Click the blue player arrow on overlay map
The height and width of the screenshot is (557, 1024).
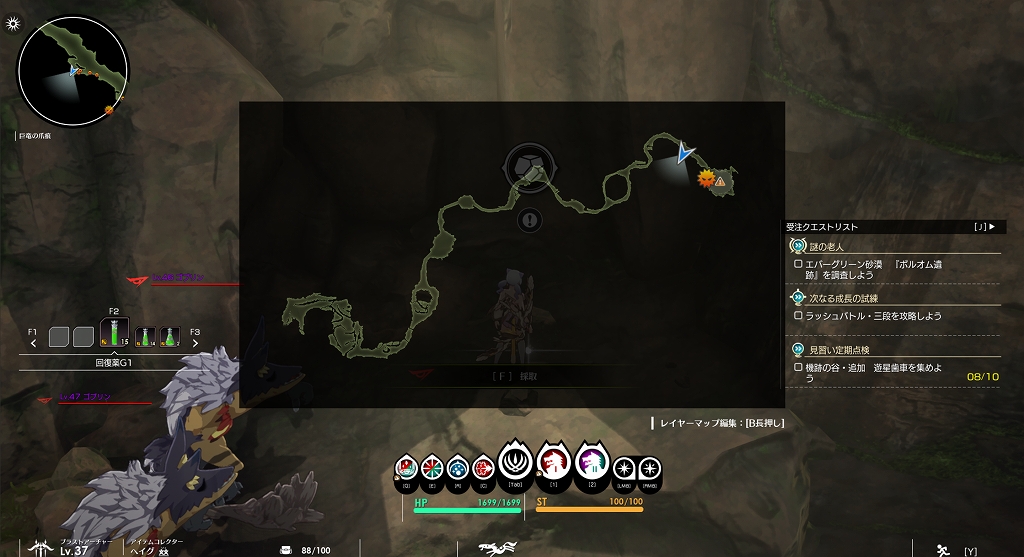coord(685,153)
